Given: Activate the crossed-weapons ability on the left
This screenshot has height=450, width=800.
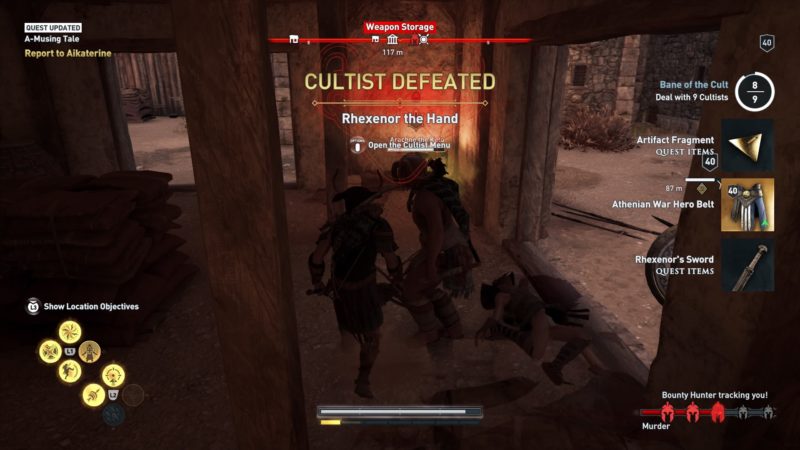Looking at the screenshot, I should pyautogui.click(x=49, y=351).
